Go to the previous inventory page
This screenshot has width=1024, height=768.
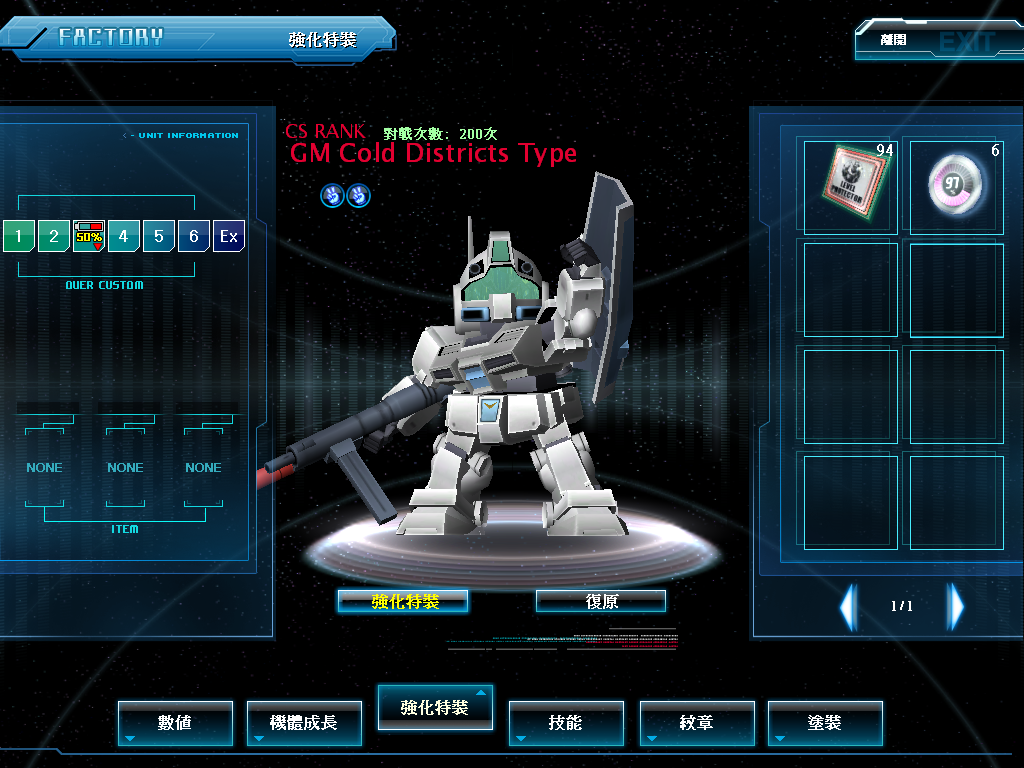tap(848, 606)
